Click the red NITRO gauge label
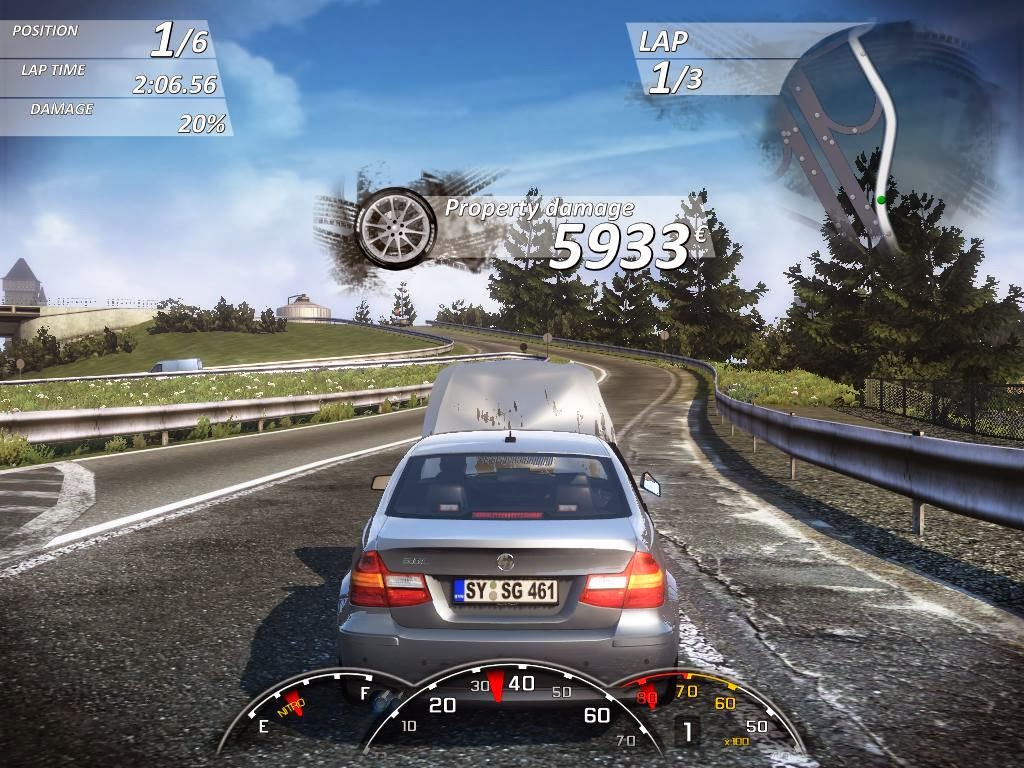The image size is (1024, 768). click(292, 704)
